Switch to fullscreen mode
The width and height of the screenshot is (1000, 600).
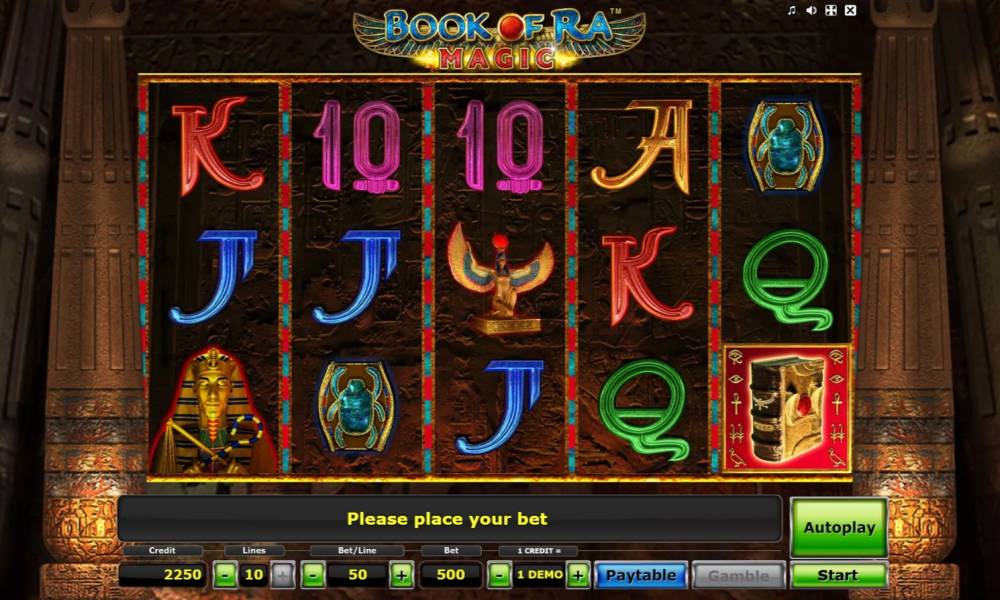tap(830, 11)
